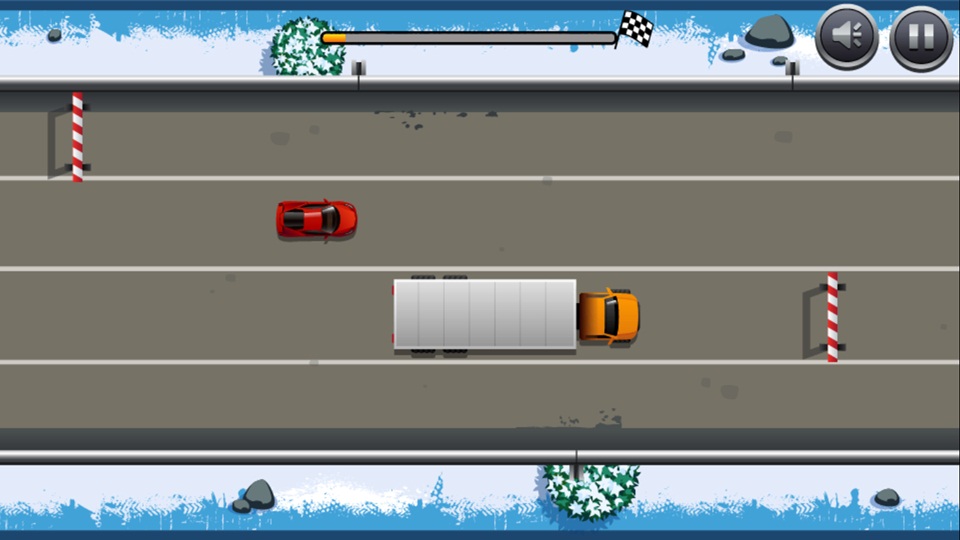The height and width of the screenshot is (540, 960).
Task: Pause the game with the pause button
Action: point(920,38)
